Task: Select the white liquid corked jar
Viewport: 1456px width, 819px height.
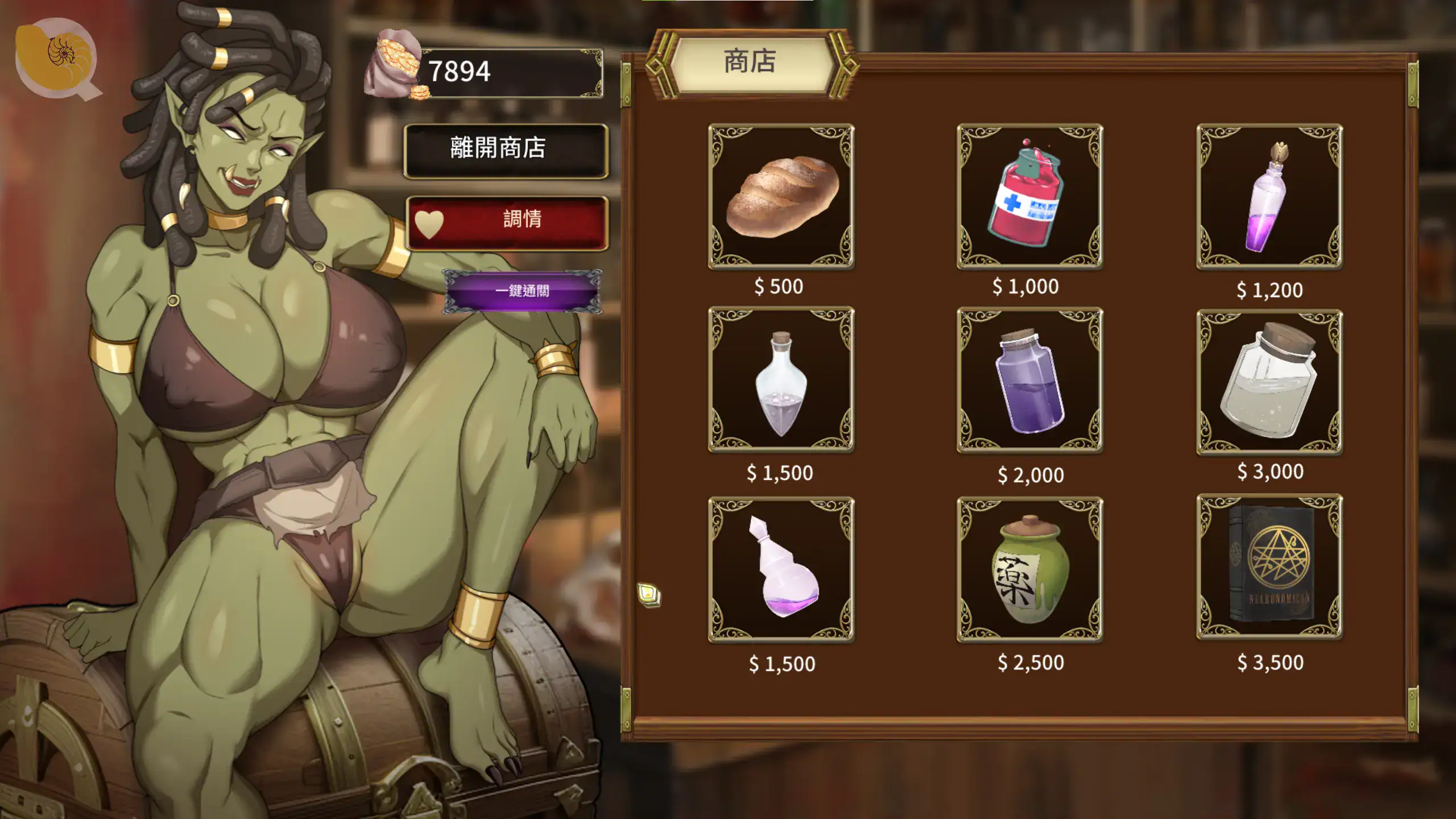Action: click(1269, 381)
